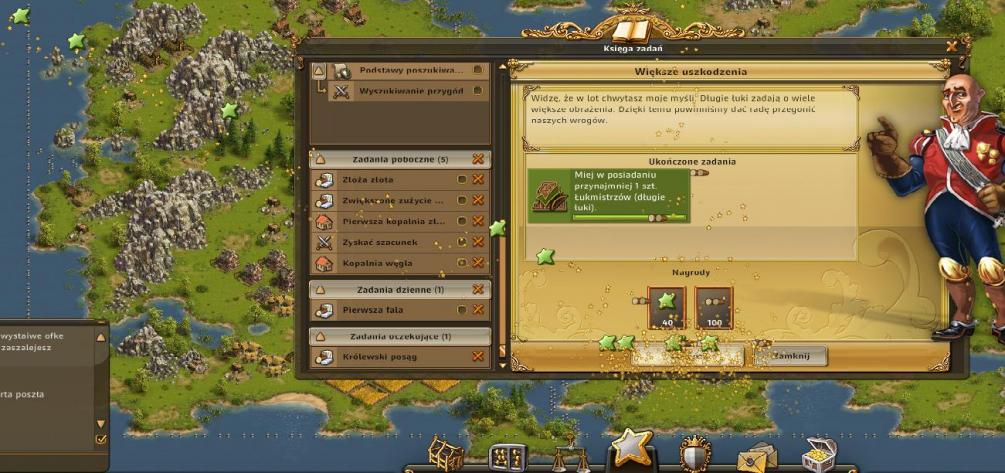Collapse the Zadania dzienne section
1005x473 pixels.
point(320,290)
